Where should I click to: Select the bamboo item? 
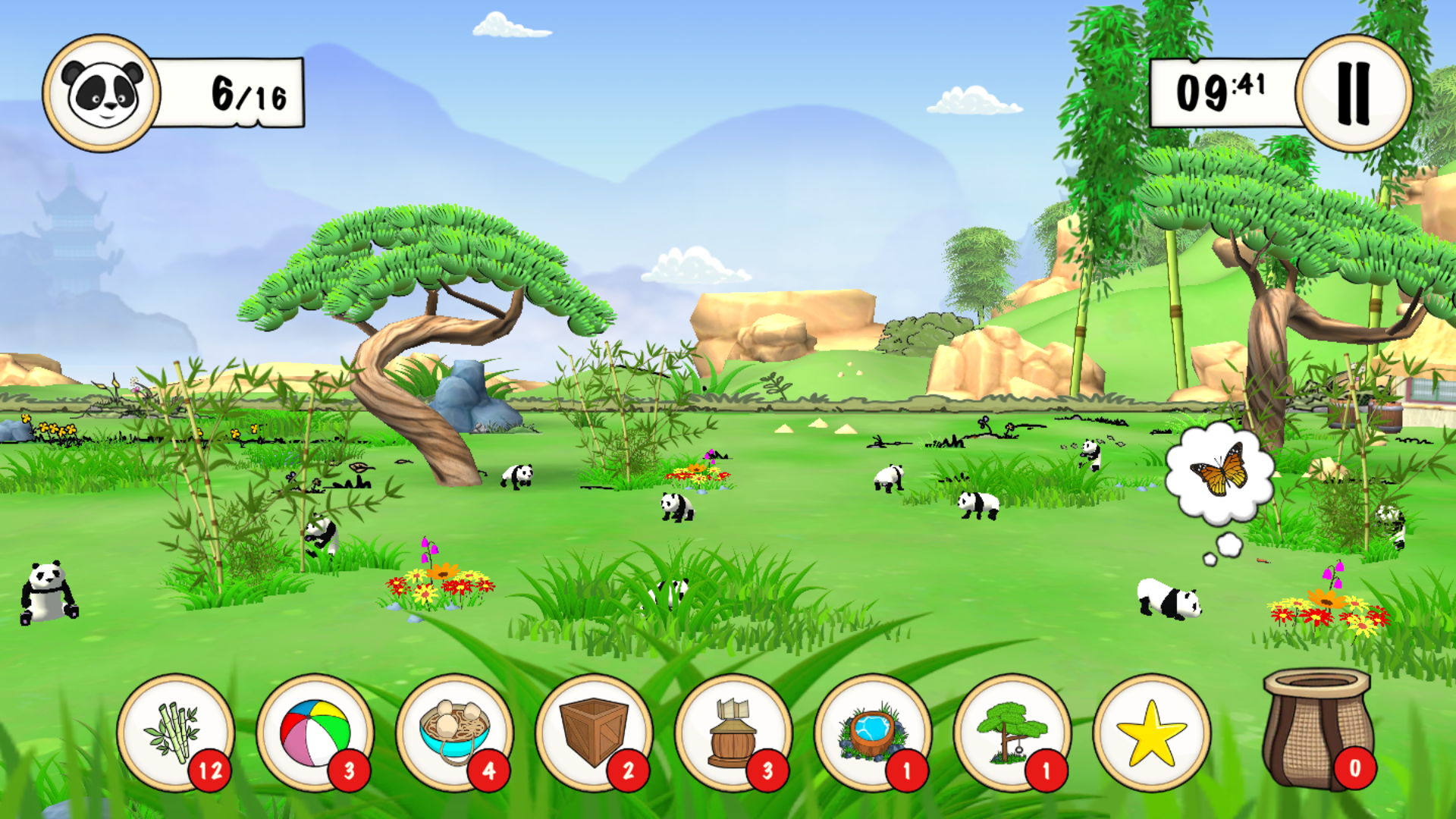click(176, 733)
